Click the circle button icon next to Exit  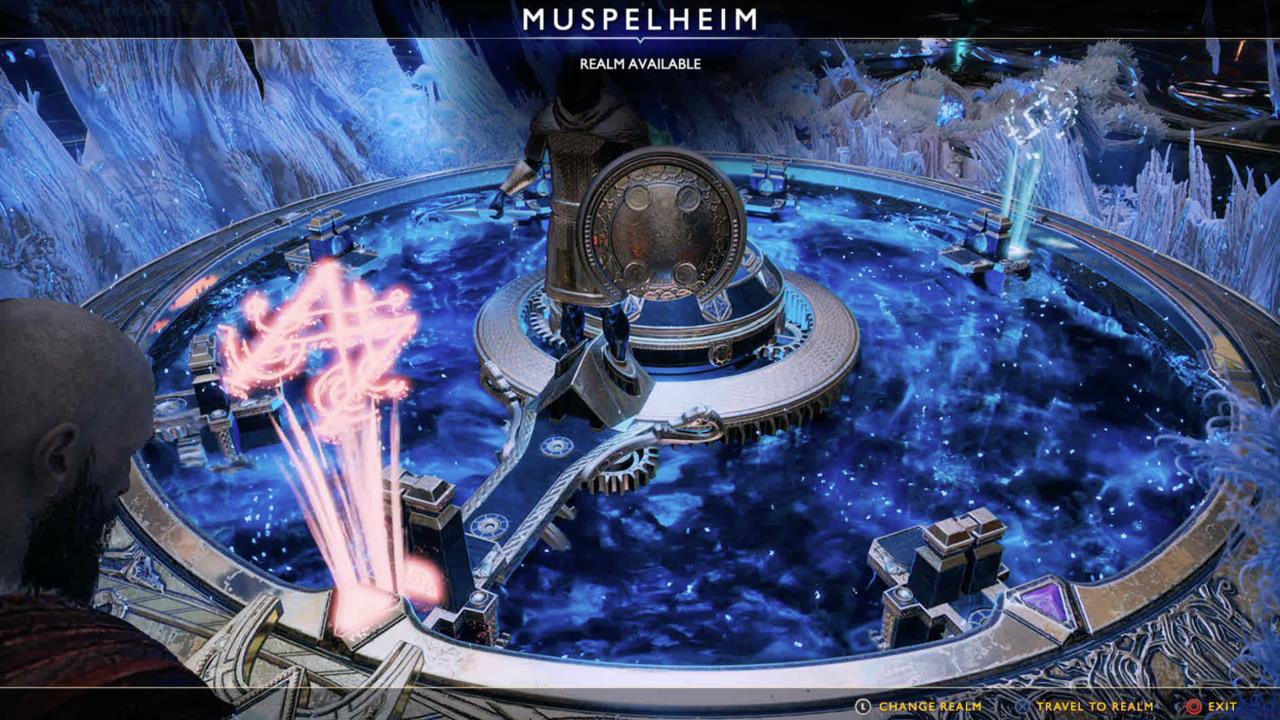coord(1194,704)
